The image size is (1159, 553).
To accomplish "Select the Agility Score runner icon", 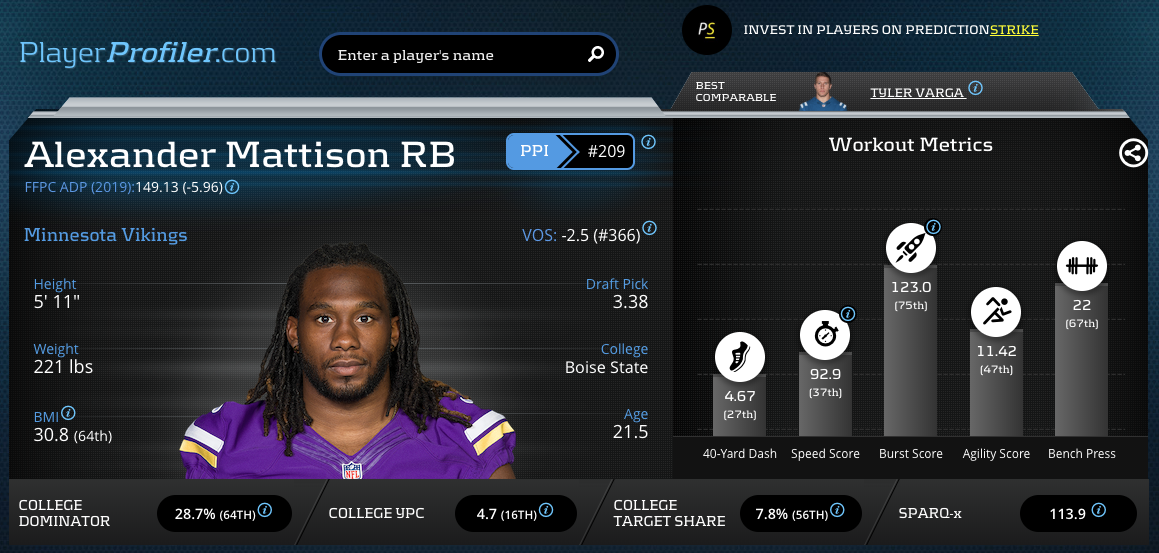I will 996,312.
